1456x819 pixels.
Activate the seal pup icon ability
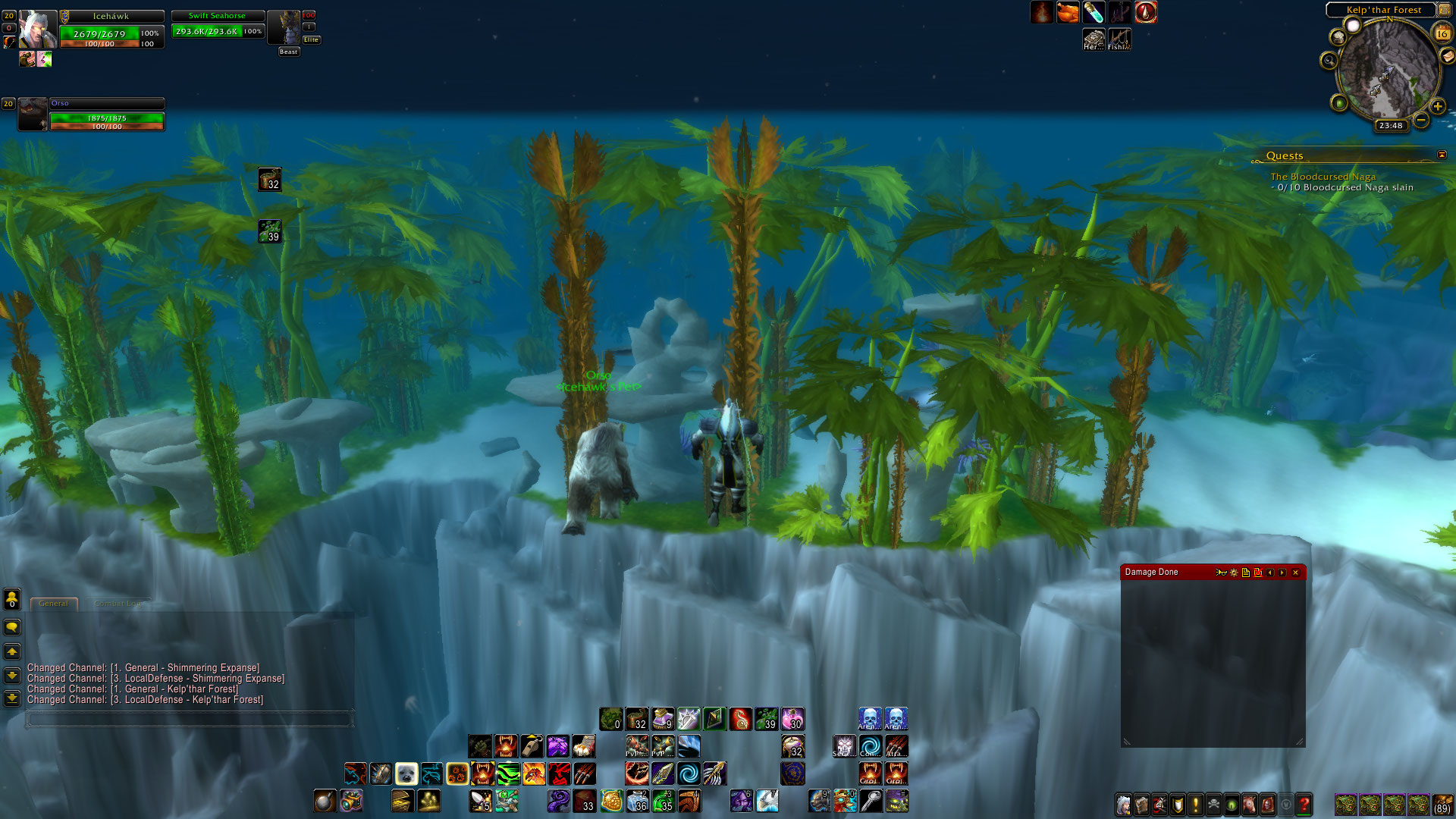click(x=406, y=773)
